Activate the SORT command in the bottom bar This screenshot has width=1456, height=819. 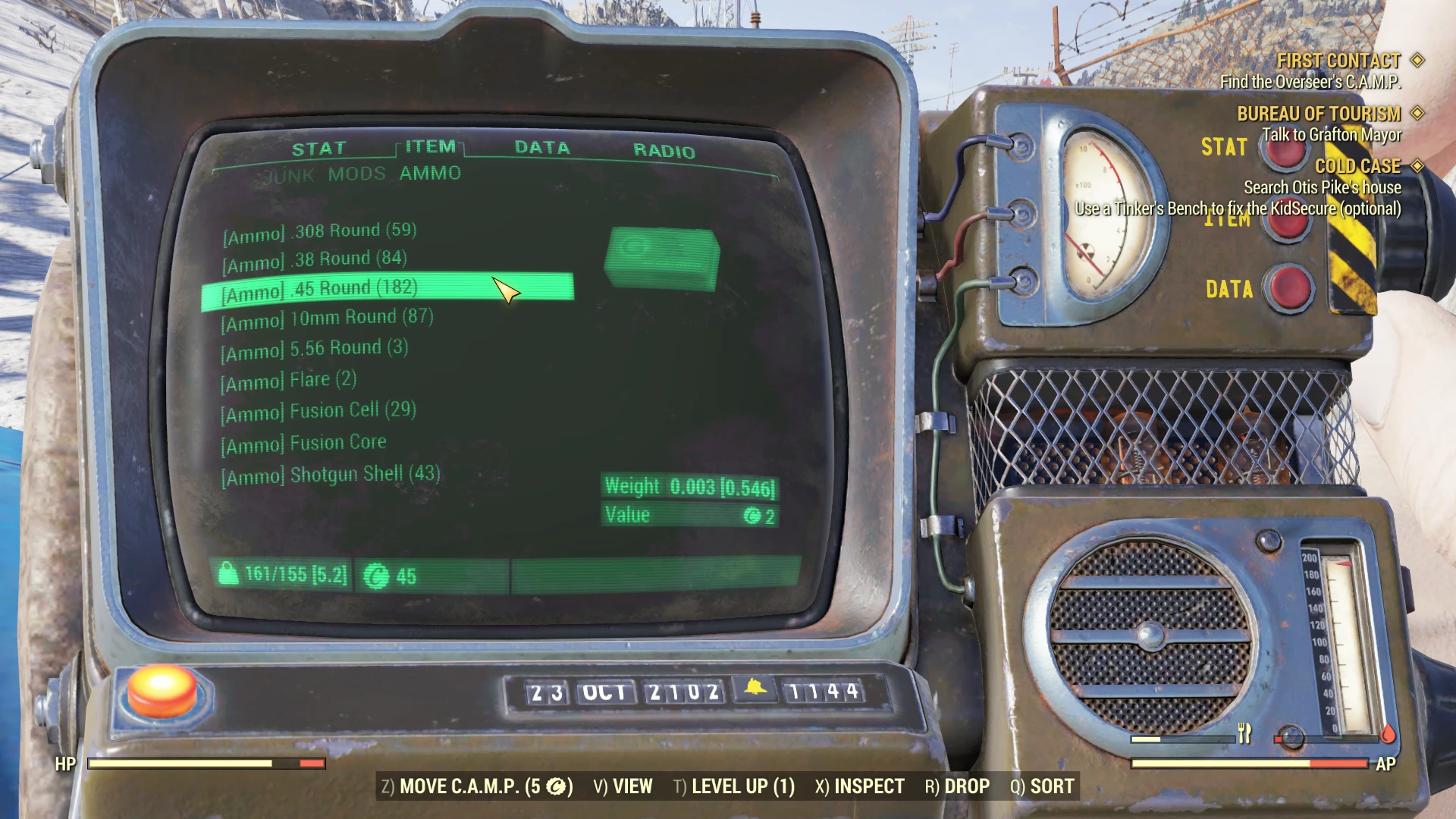pyautogui.click(x=1053, y=786)
